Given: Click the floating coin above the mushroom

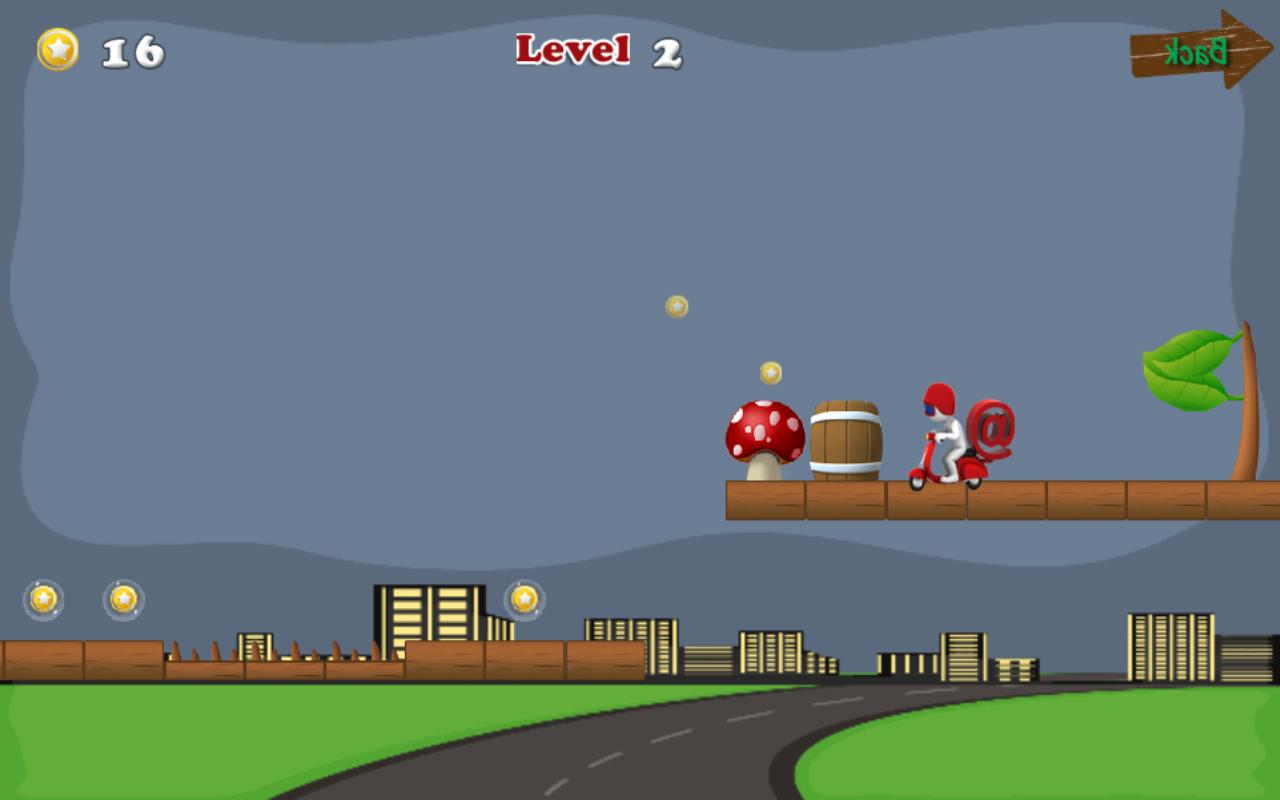Looking at the screenshot, I should pyautogui.click(x=769, y=372).
